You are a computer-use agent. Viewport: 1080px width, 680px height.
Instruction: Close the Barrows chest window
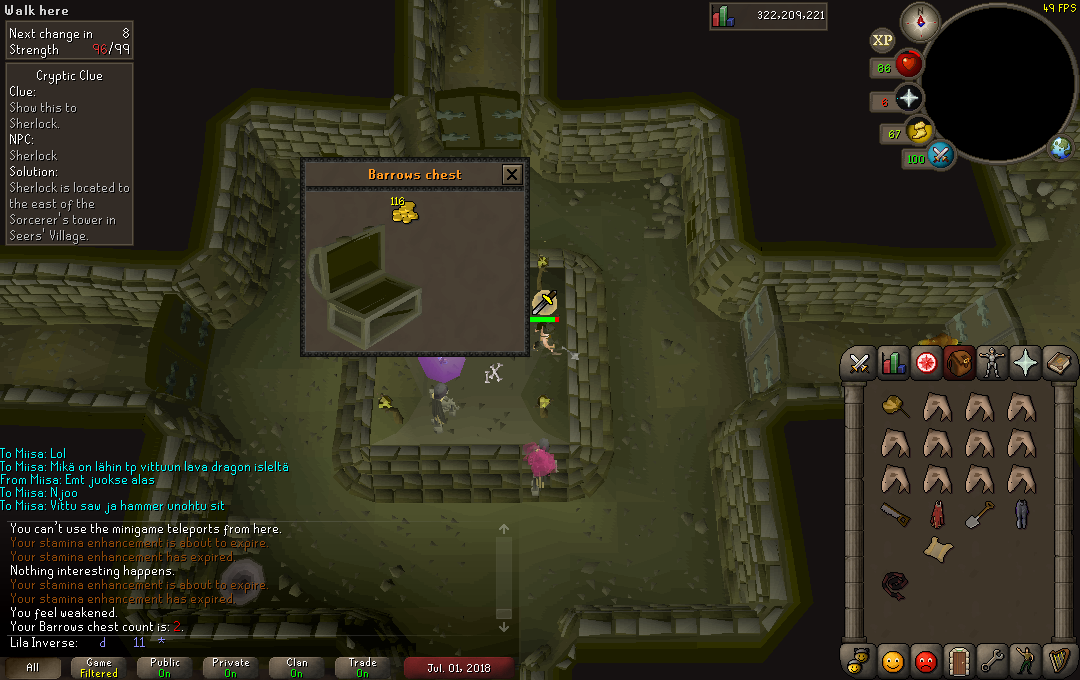(x=512, y=175)
